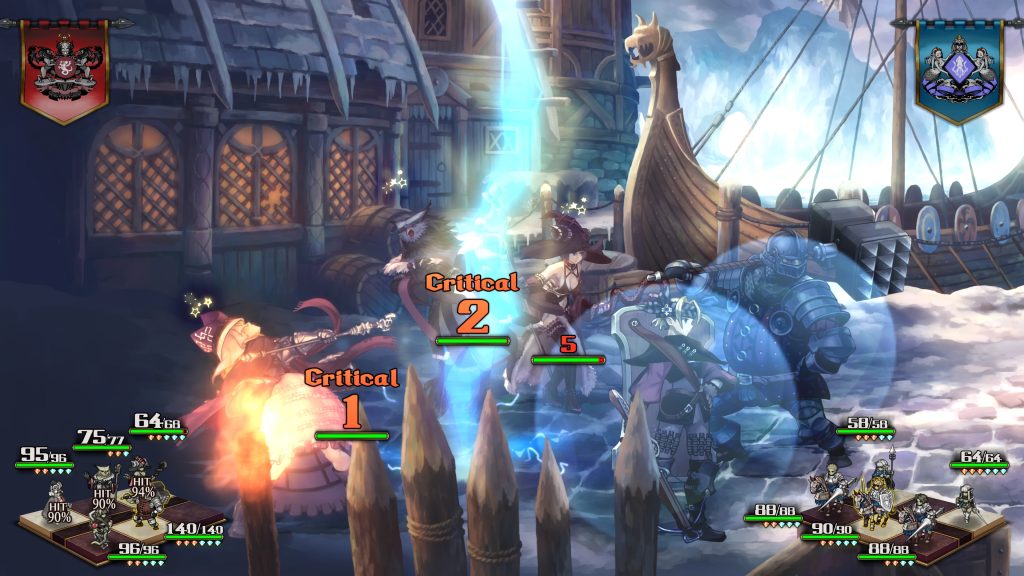
Task: Click the blue unicorn crest banner
Action: [x=958, y=68]
